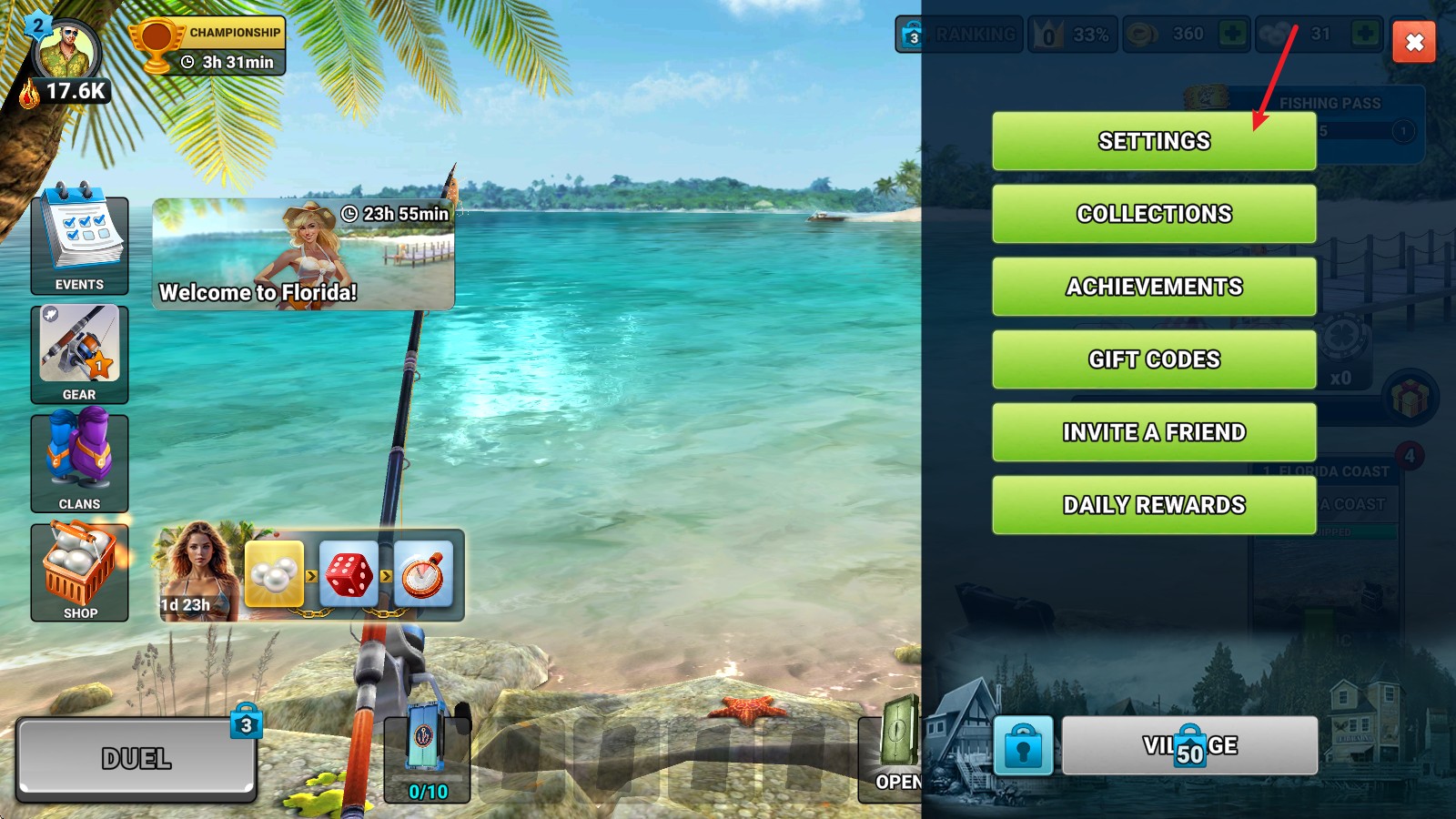Screen dimensions: 1456x819
Task: Close the menu with the red X
Action: click(x=1414, y=42)
